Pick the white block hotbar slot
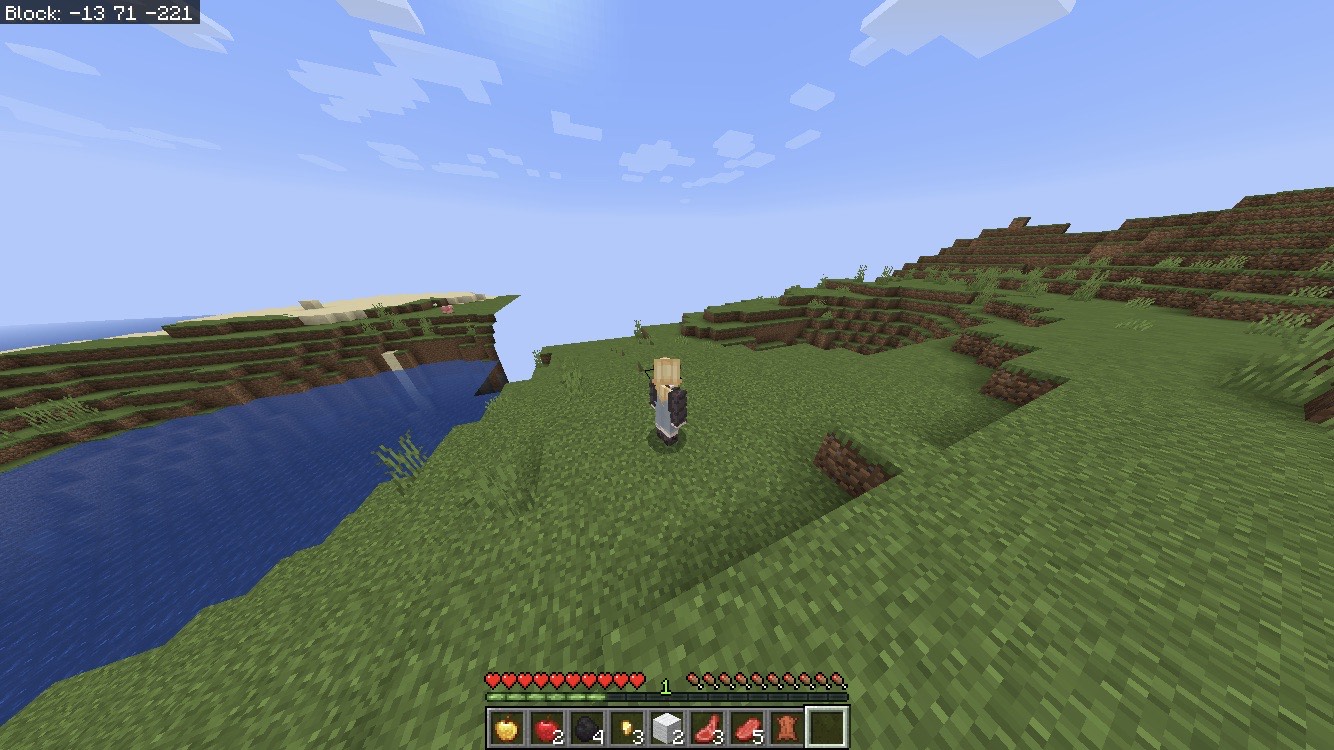 [667, 728]
